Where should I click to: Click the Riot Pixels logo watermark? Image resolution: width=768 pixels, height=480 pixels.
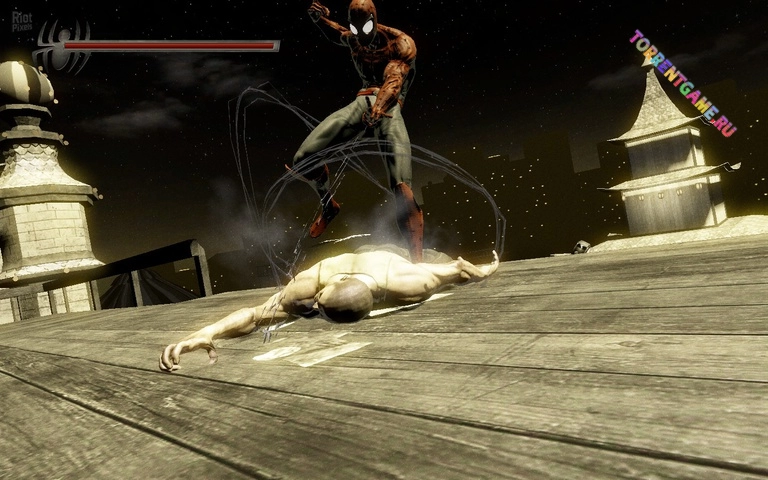click(x=21, y=19)
